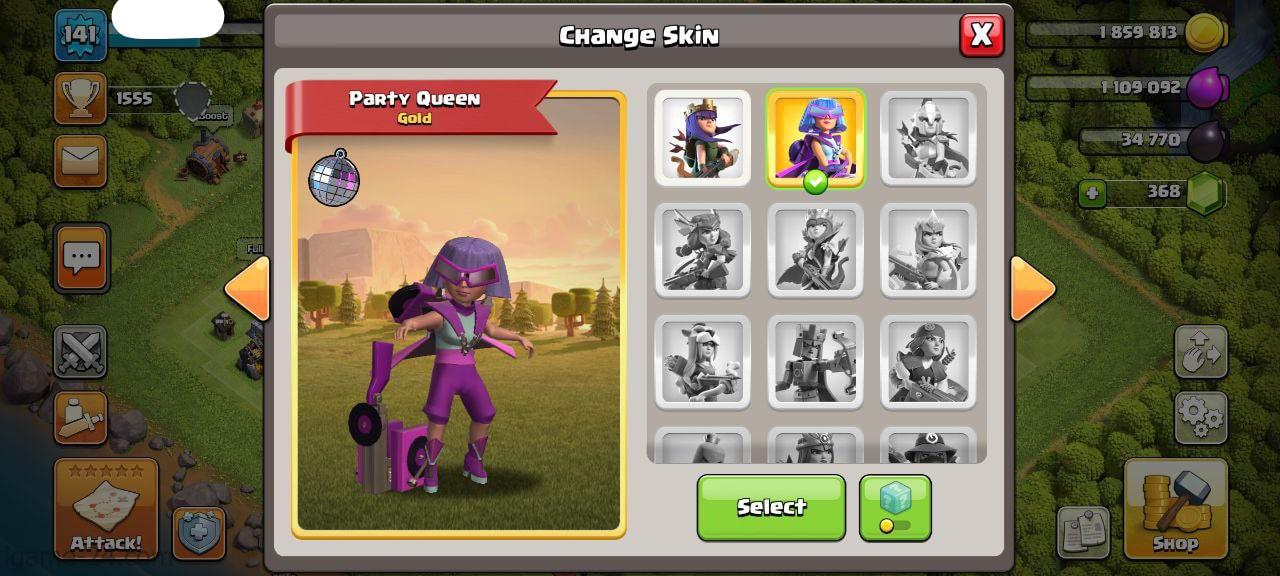
Task: Add gems with the green plus
Action: [1092, 192]
